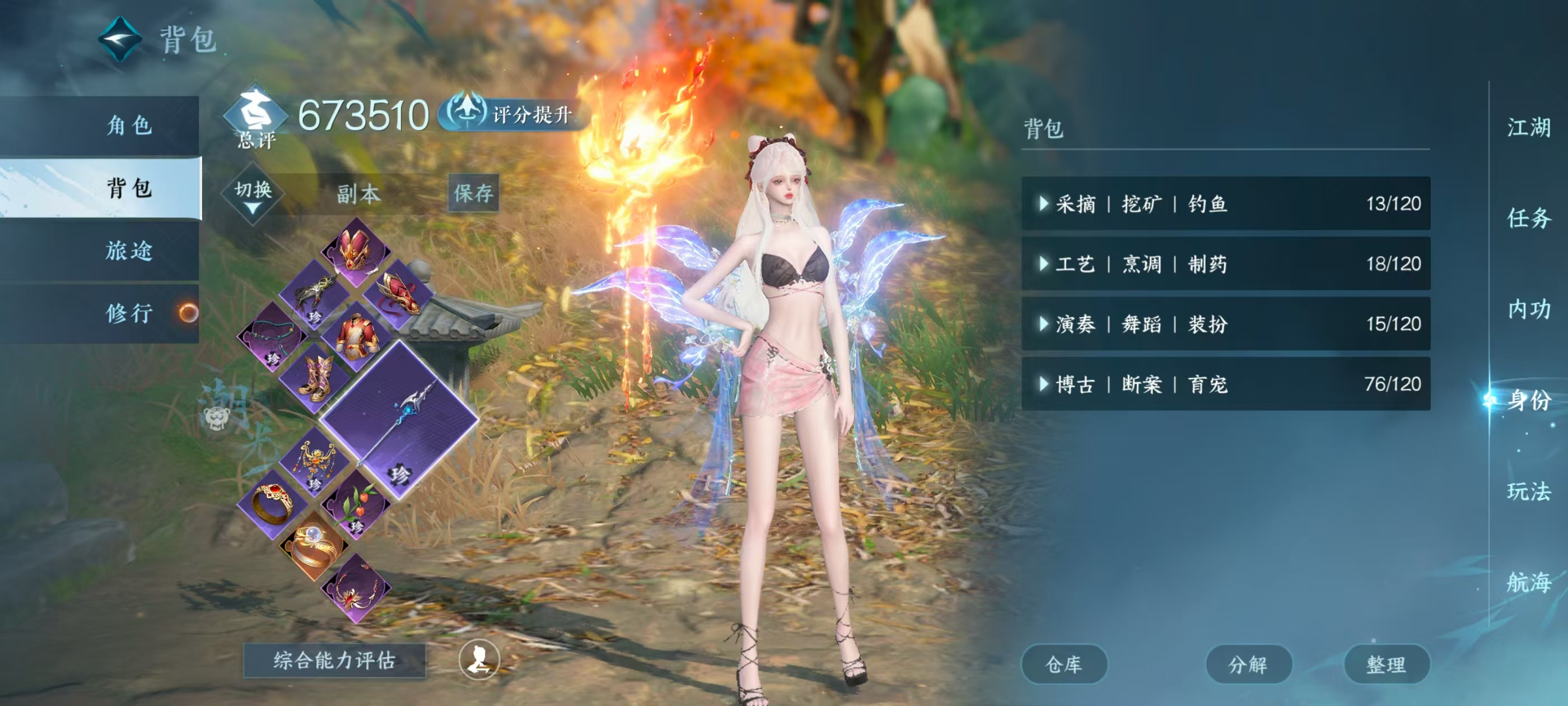Open the 旅途 tab

tap(129, 250)
